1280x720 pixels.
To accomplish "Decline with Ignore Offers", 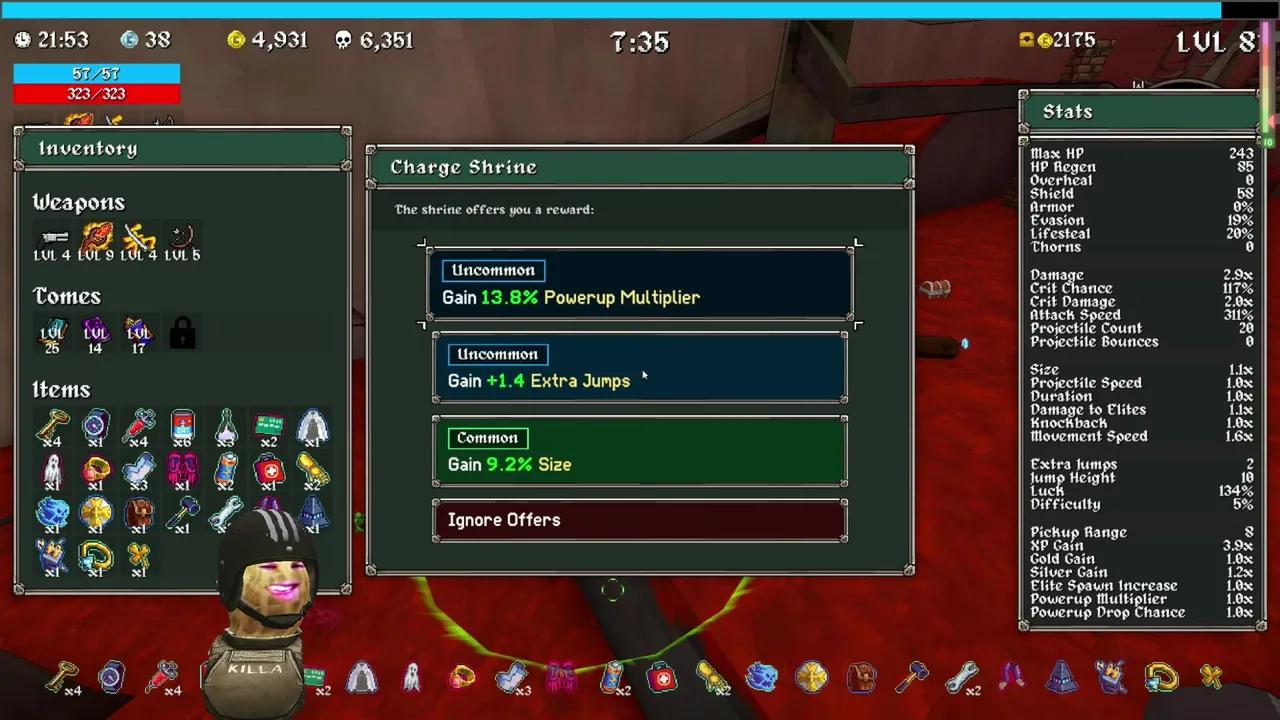I will [640, 520].
